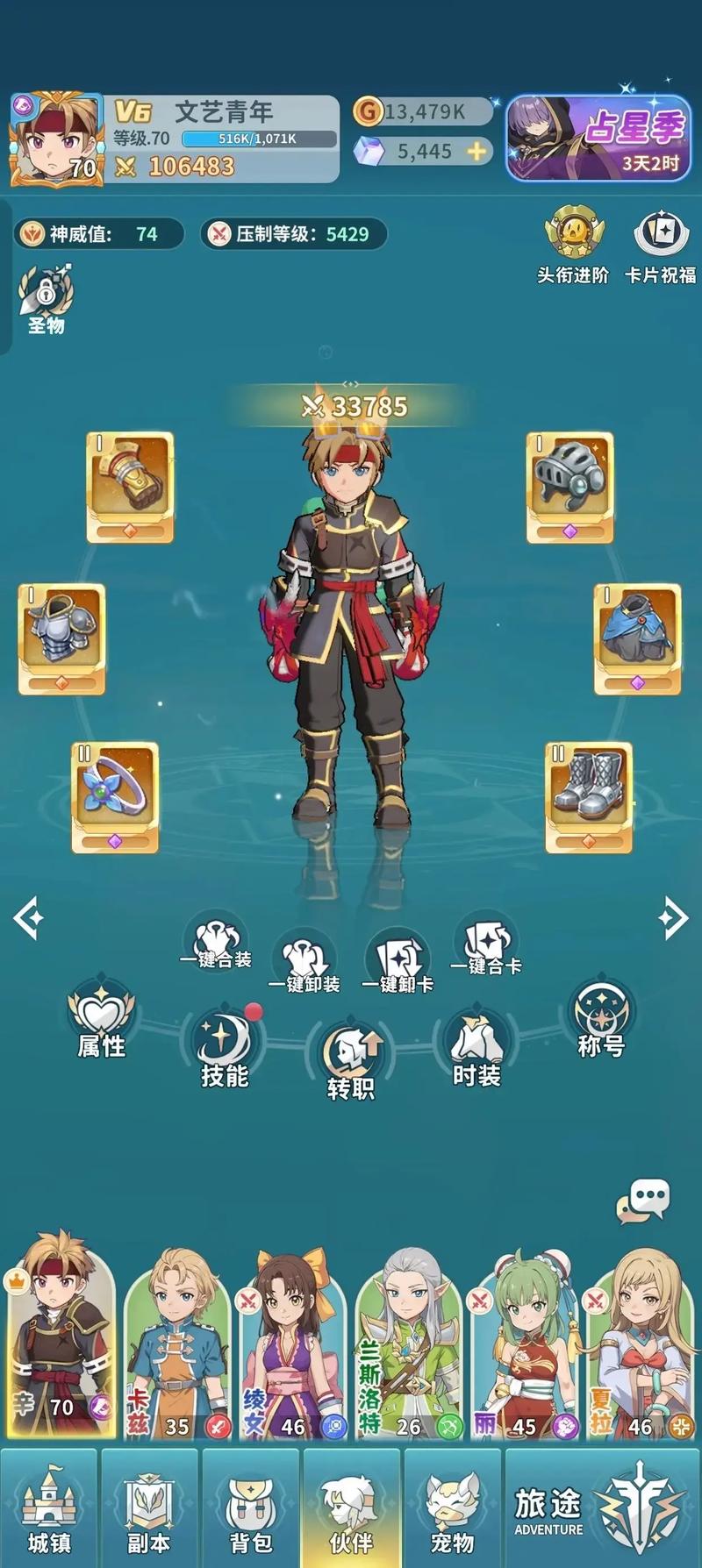Image resolution: width=702 pixels, height=1568 pixels.
Task: Select the golden gauntlet equipment slot
Action: 130,487
